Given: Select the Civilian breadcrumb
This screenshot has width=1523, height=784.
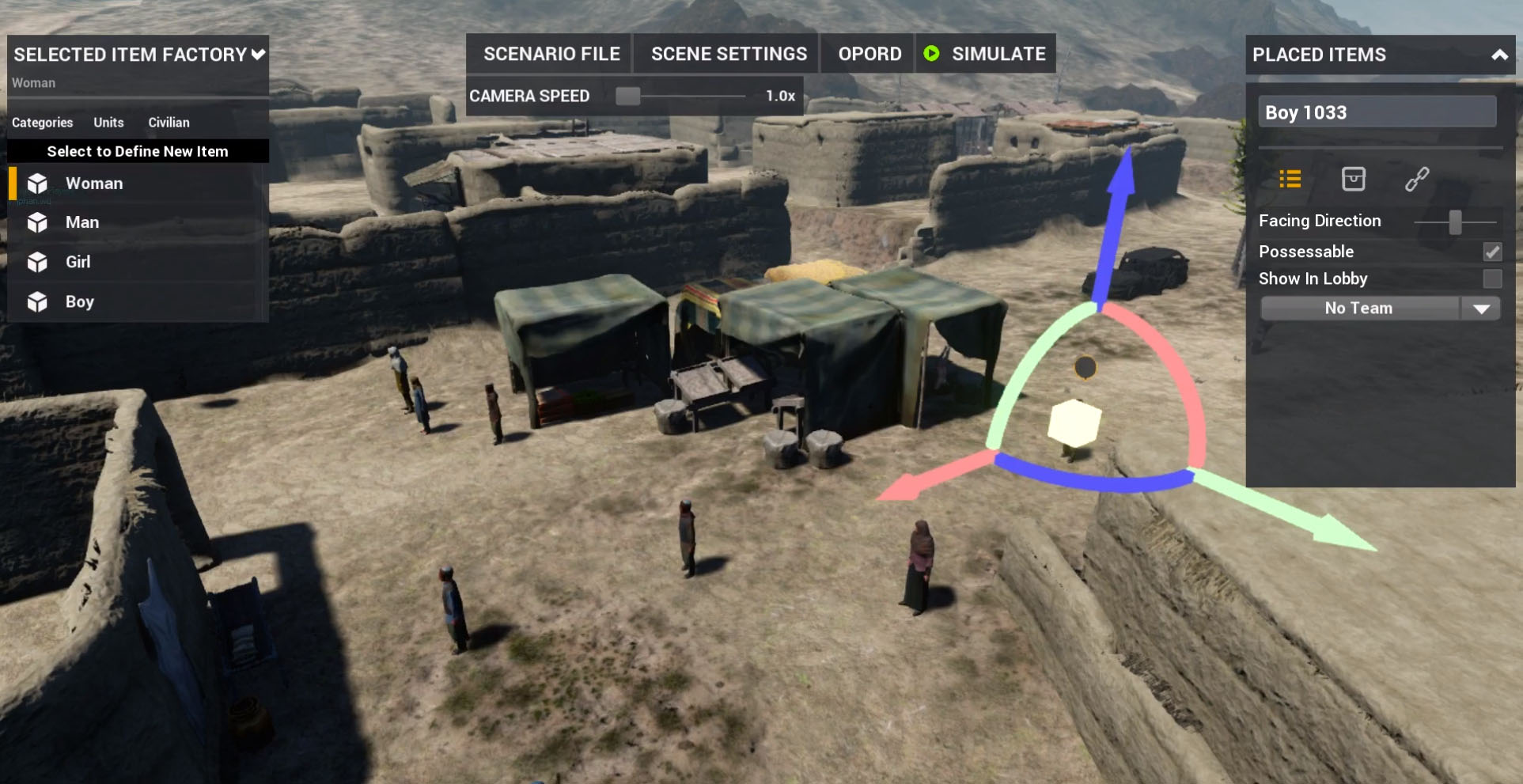Looking at the screenshot, I should pyautogui.click(x=169, y=123).
